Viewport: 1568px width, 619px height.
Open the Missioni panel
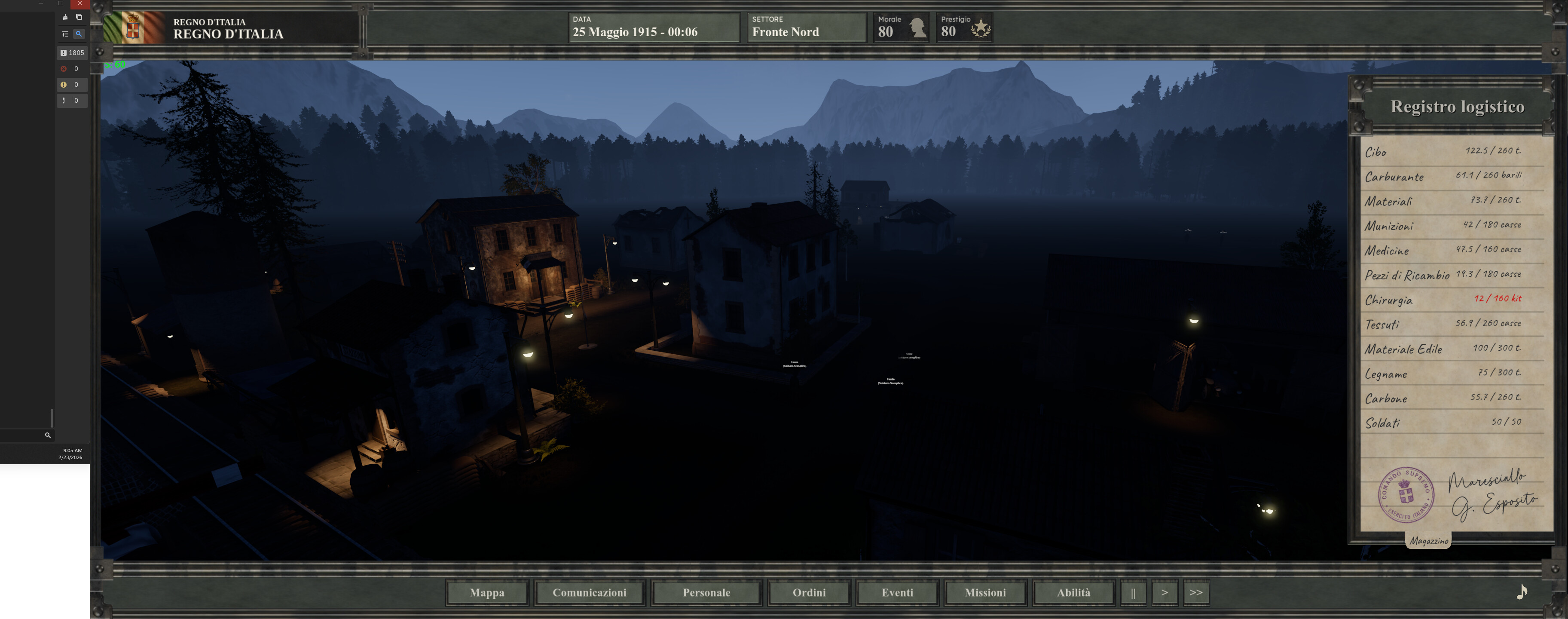(x=985, y=592)
